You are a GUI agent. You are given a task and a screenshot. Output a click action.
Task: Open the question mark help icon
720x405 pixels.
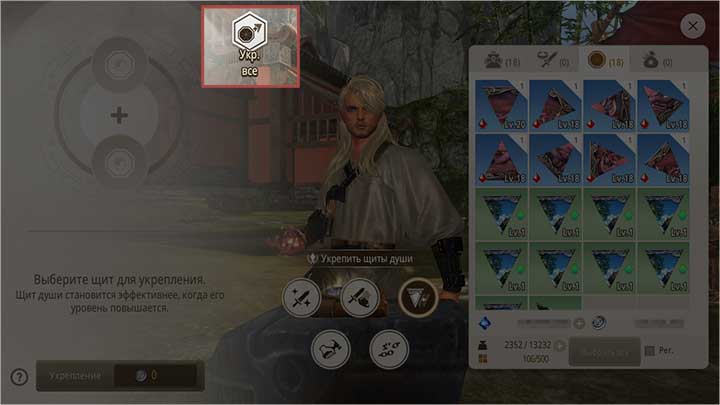[x=19, y=377]
